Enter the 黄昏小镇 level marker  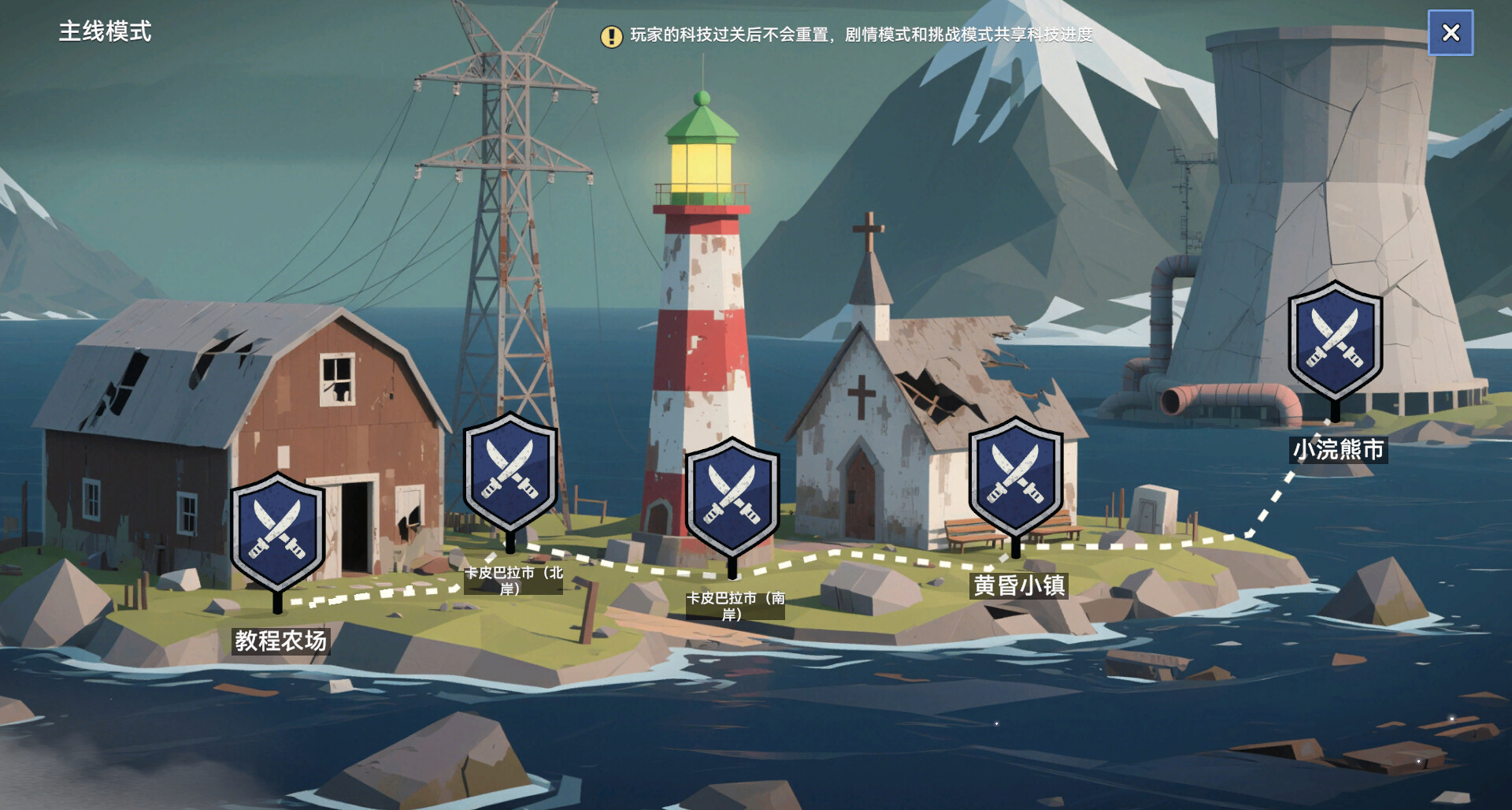click(x=1016, y=477)
